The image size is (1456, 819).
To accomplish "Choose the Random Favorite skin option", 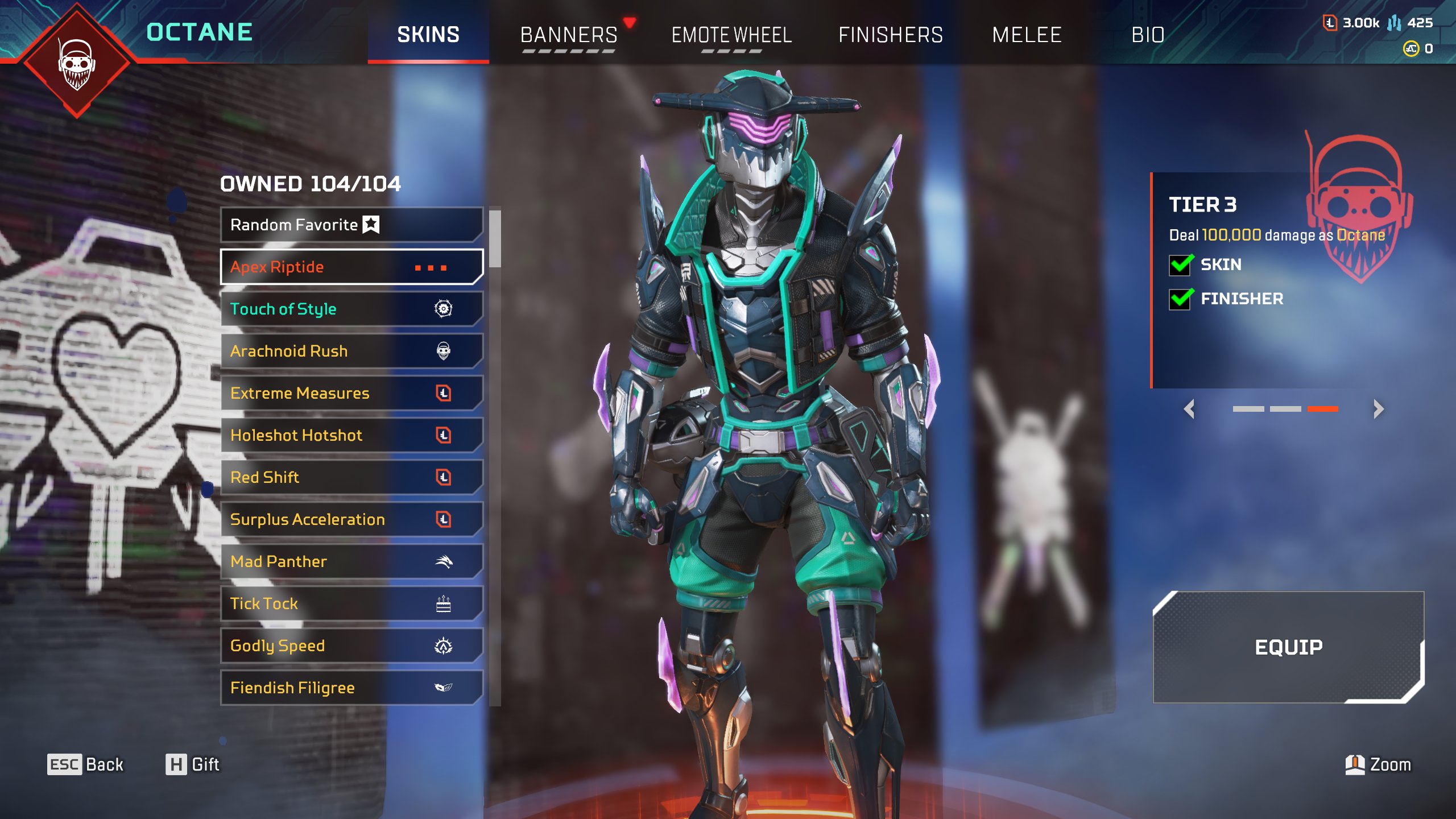I will (x=351, y=225).
